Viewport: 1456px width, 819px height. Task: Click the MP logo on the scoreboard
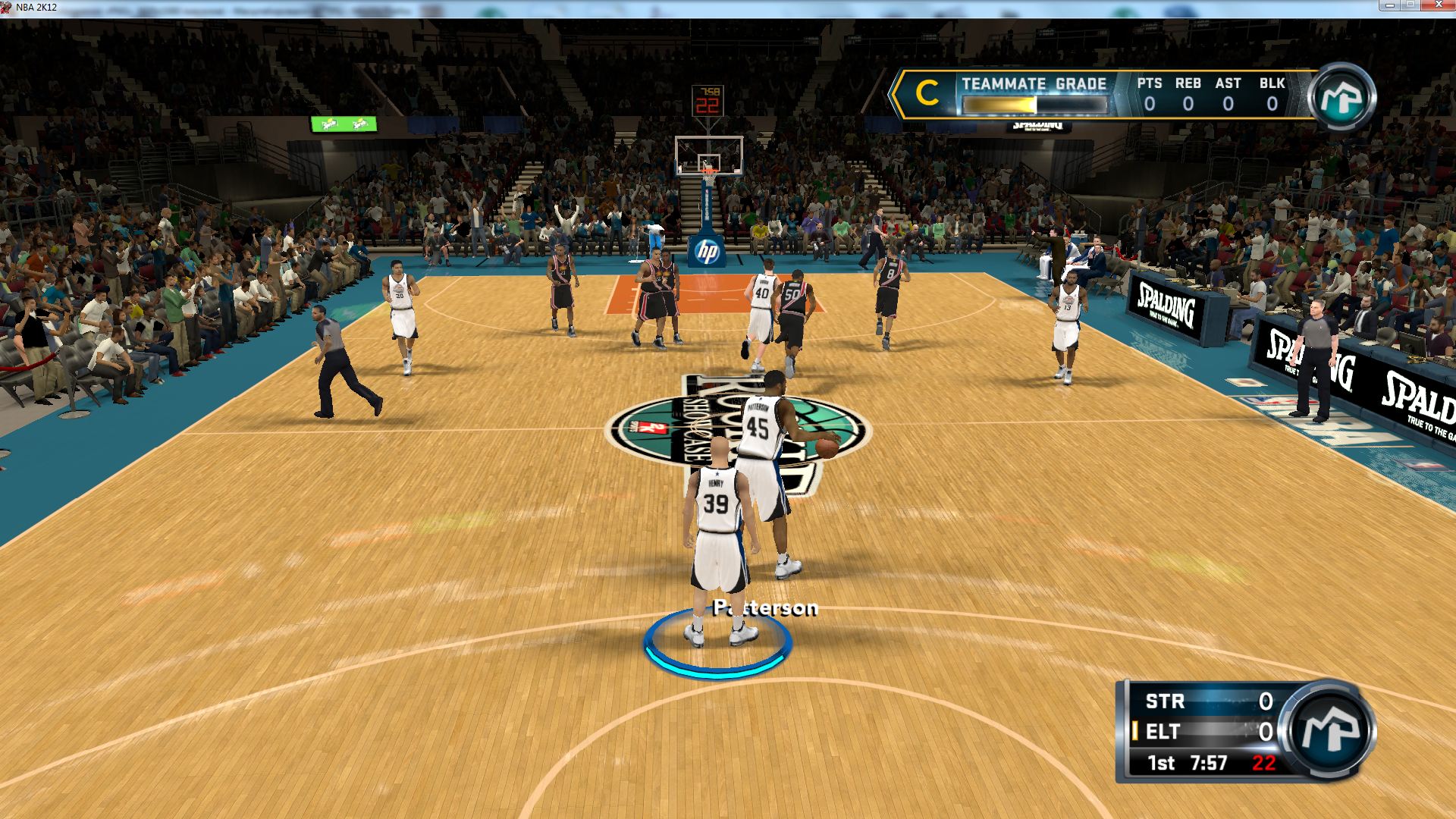click(x=1329, y=729)
